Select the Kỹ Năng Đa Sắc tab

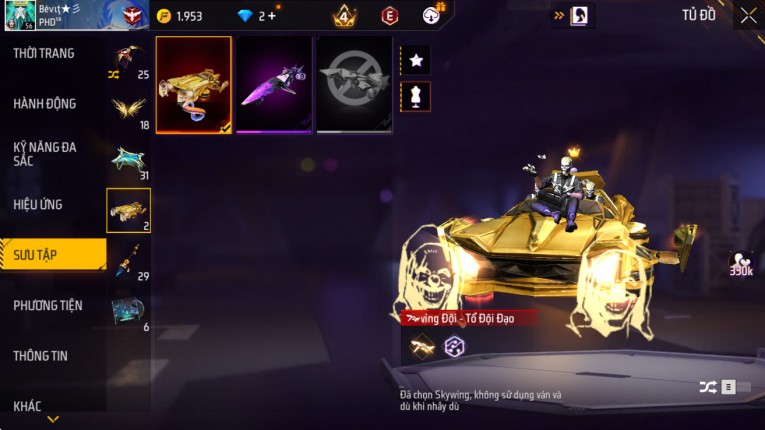[x=45, y=153]
